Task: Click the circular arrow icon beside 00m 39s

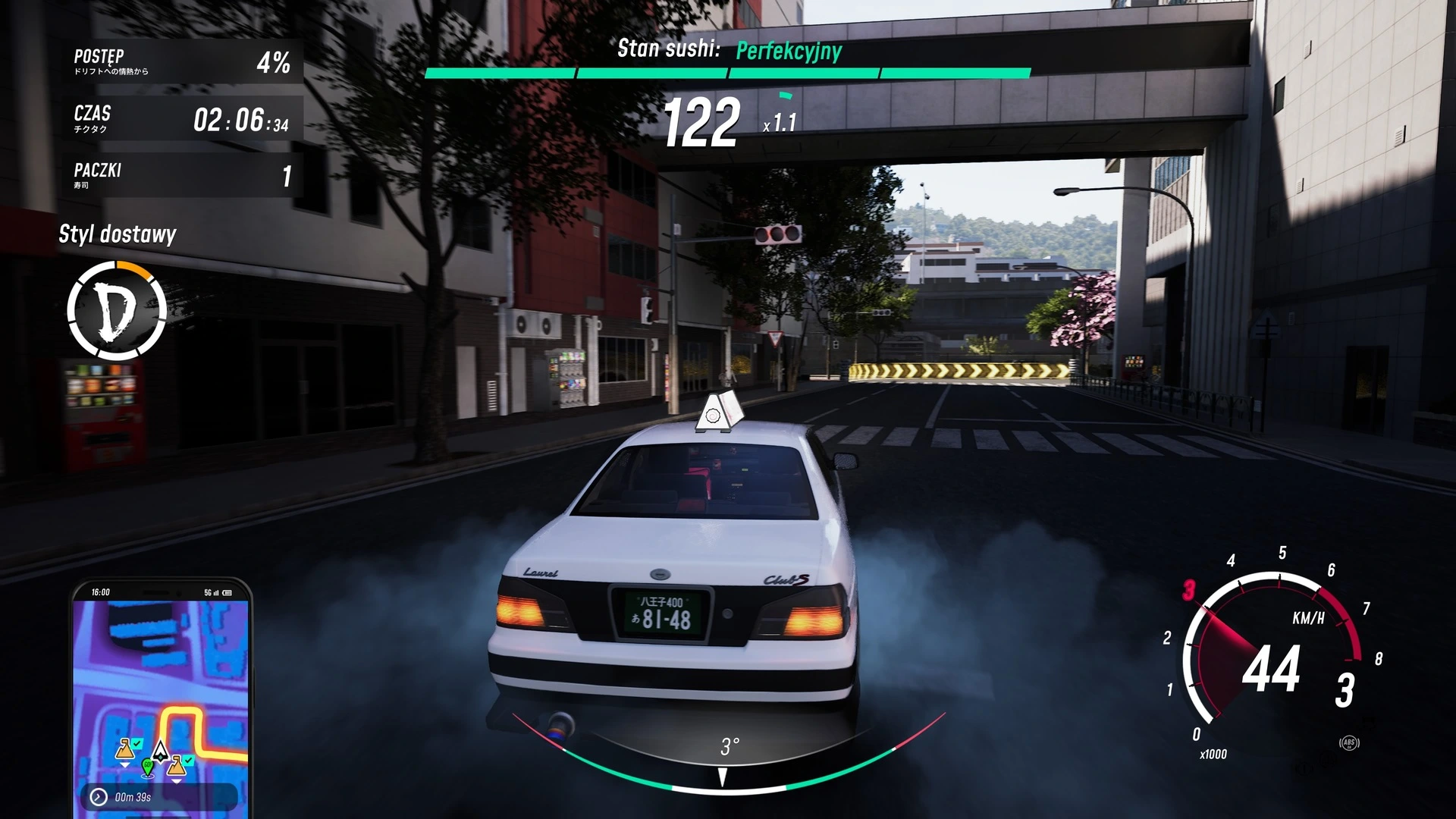Action: [x=98, y=798]
